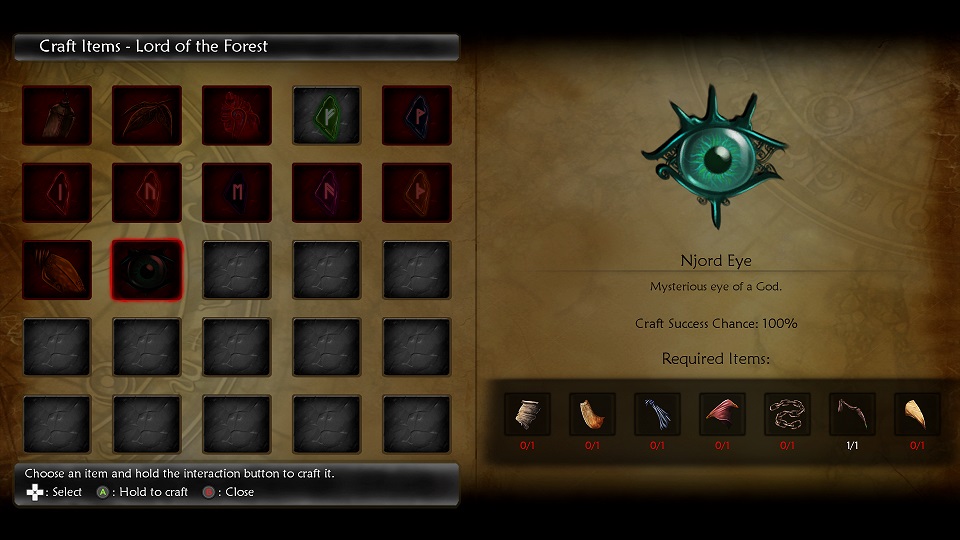
Task: Click the orange horn required item
Action: [x=592, y=414]
